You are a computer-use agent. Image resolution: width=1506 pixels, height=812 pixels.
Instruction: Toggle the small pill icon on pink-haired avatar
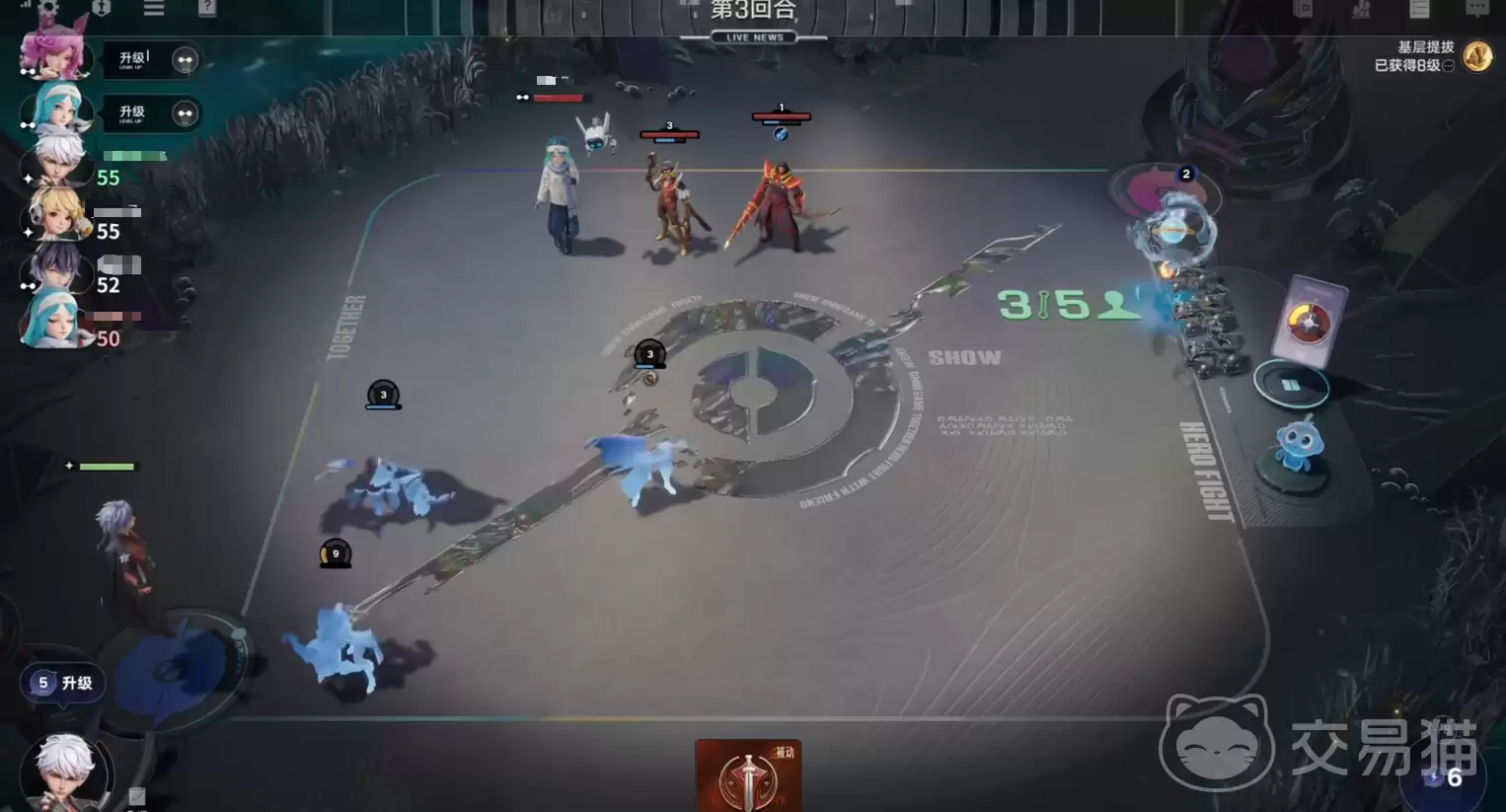click(x=27, y=74)
